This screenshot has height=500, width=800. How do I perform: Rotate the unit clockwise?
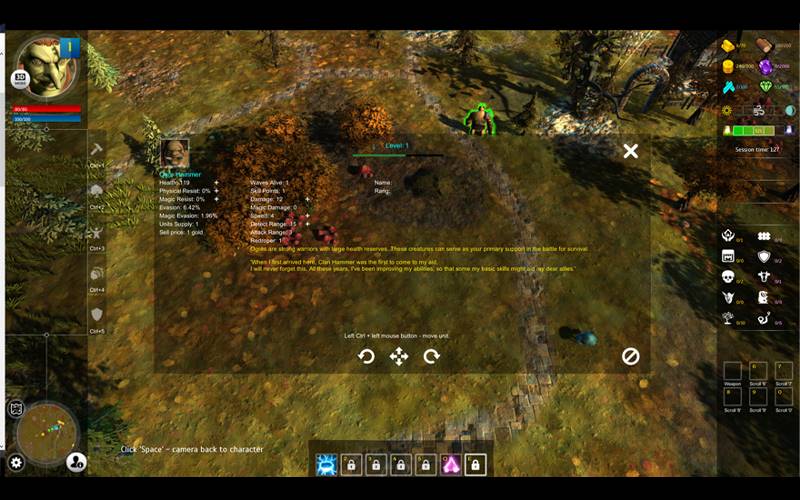(431, 356)
